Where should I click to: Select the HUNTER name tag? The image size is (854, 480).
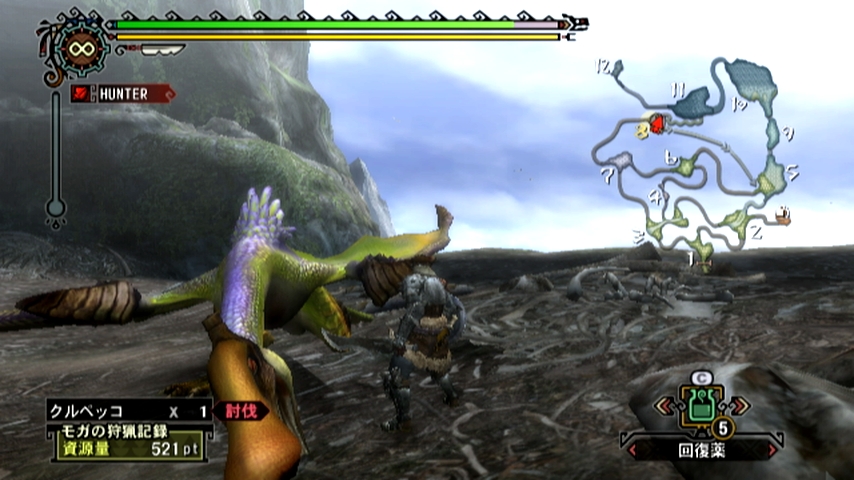[123, 94]
